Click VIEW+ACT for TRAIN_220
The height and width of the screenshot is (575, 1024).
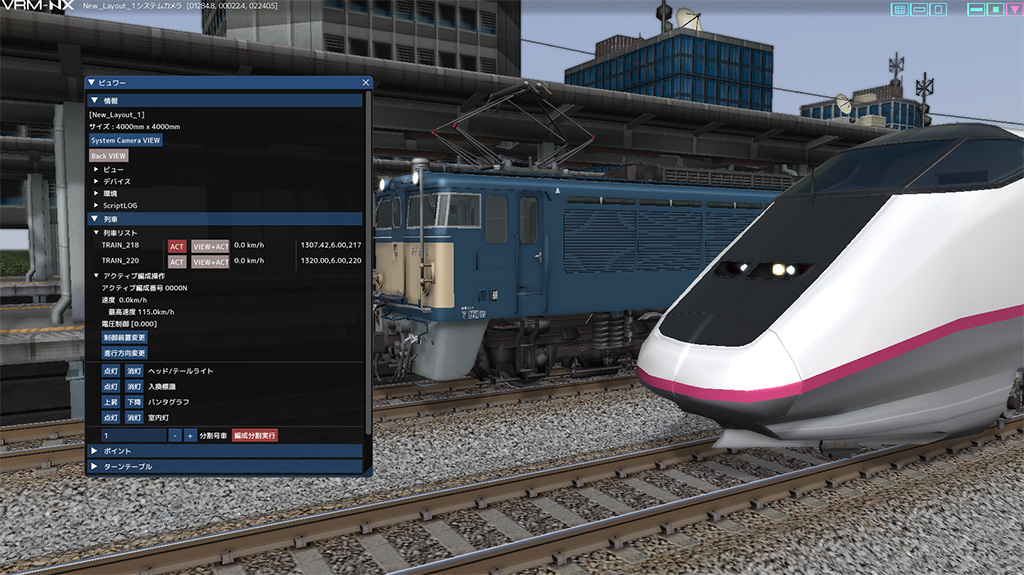pos(210,262)
